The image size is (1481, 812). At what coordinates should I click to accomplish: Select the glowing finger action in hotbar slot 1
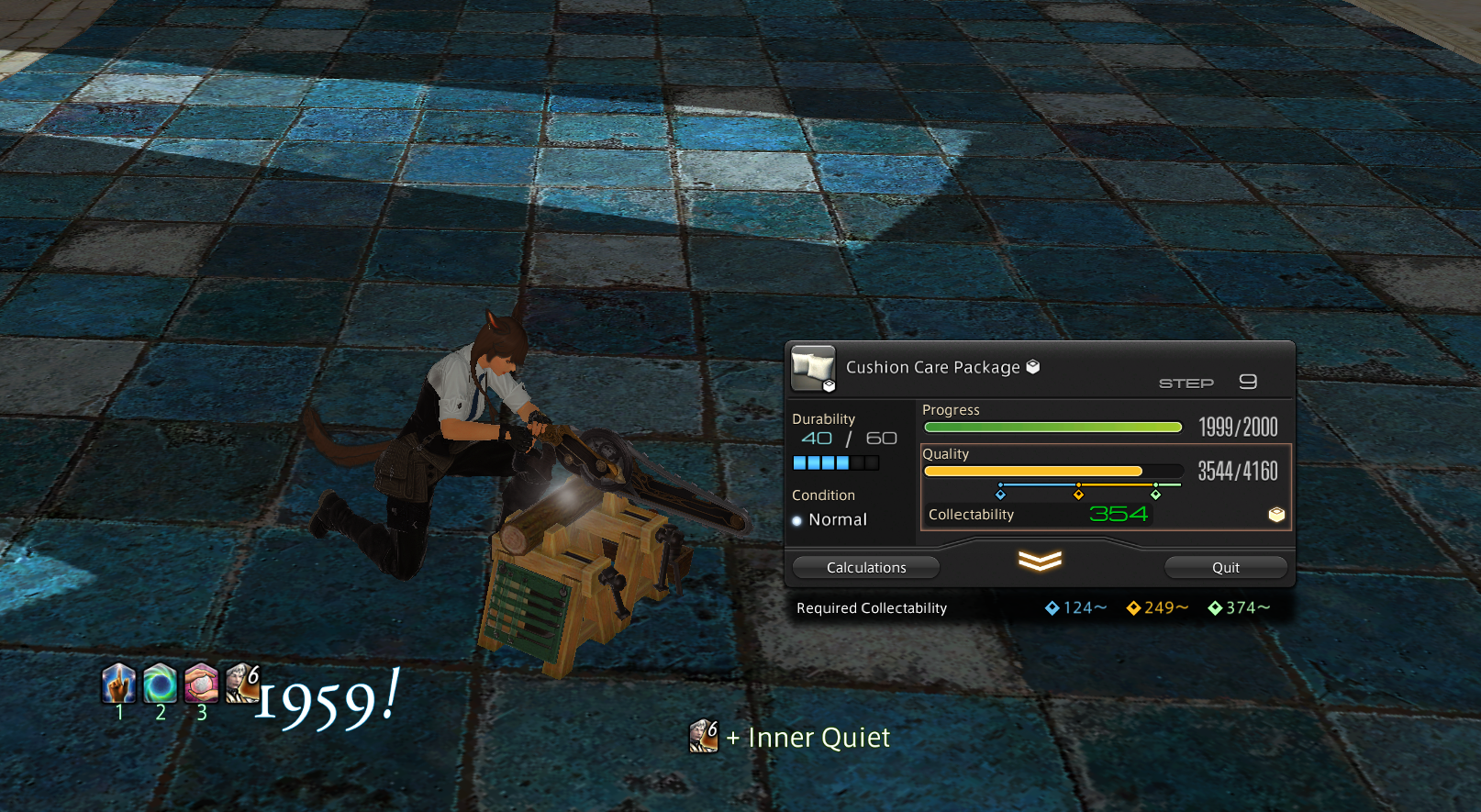pos(118,684)
